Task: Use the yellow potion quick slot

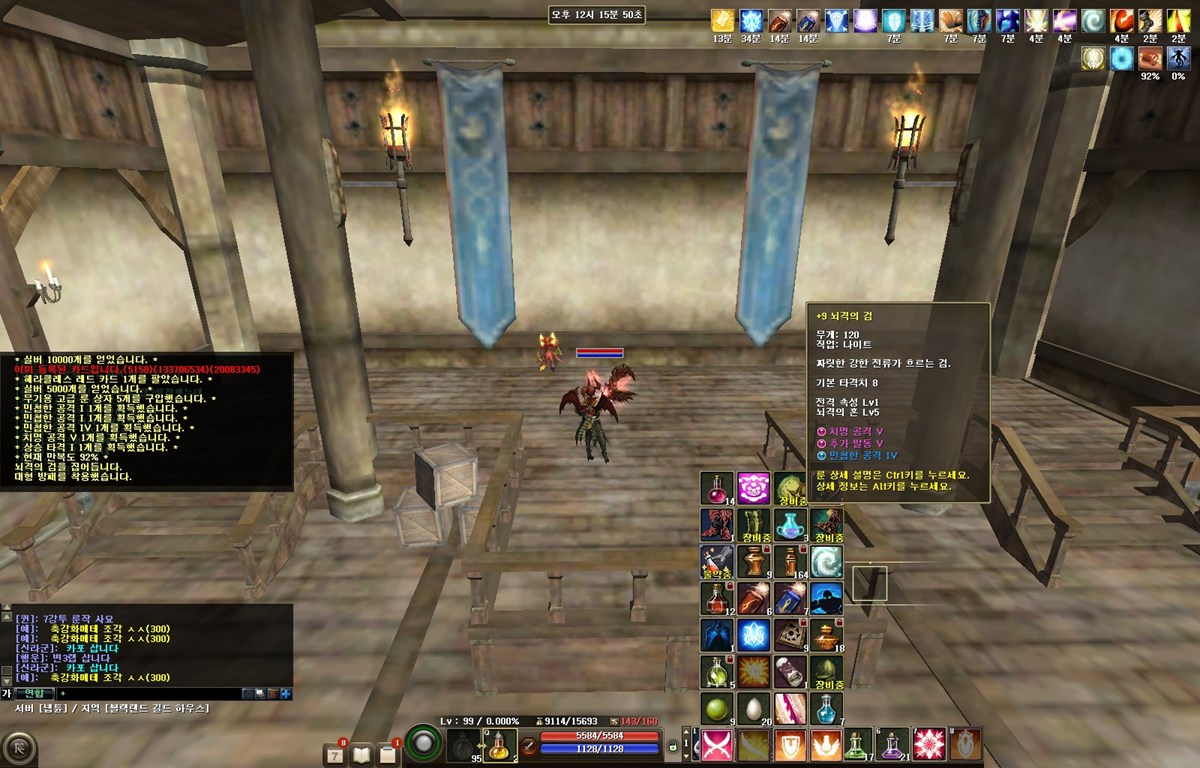Action: pos(500,745)
